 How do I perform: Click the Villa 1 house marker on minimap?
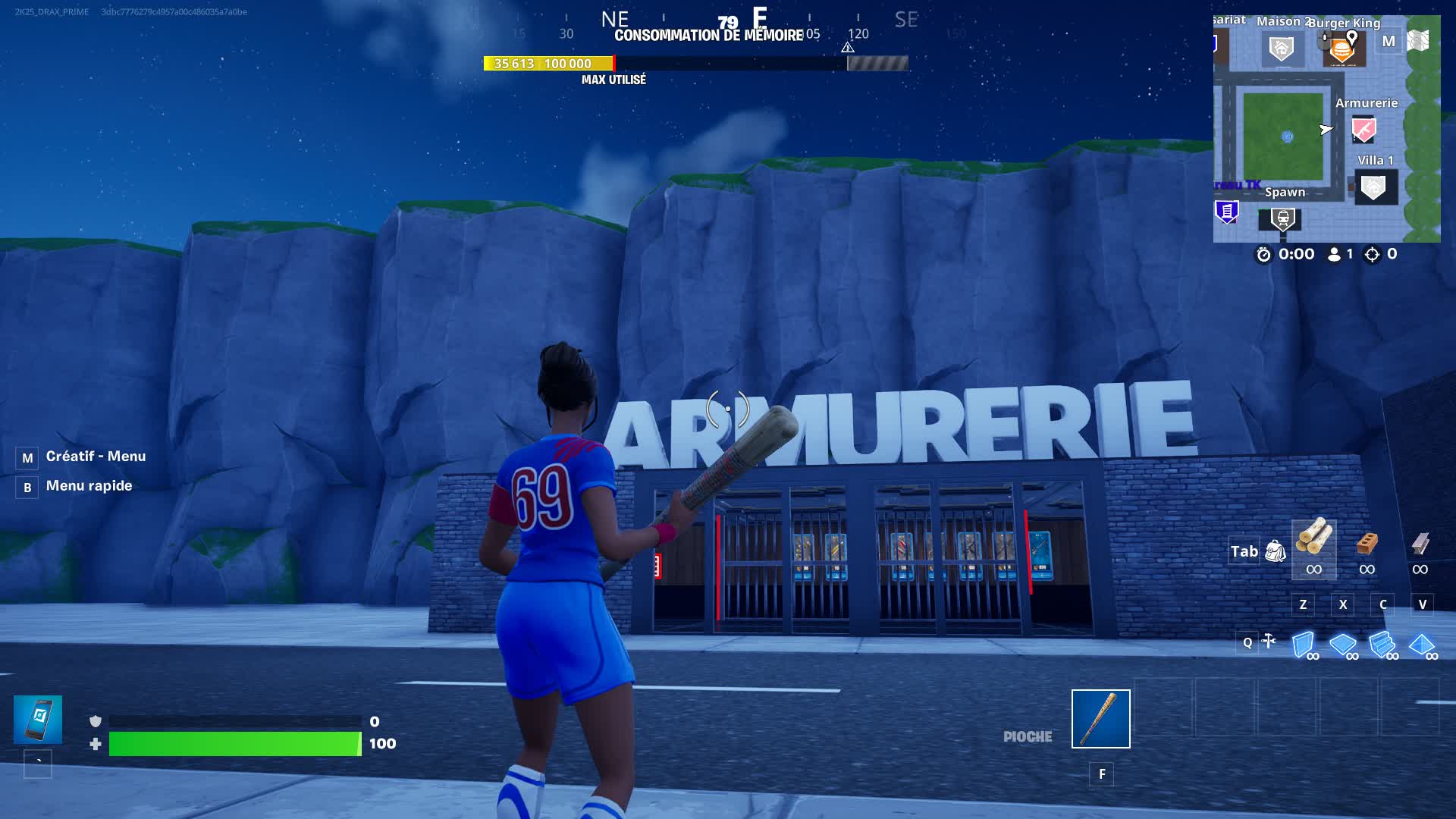pyautogui.click(x=1374, y=187)
